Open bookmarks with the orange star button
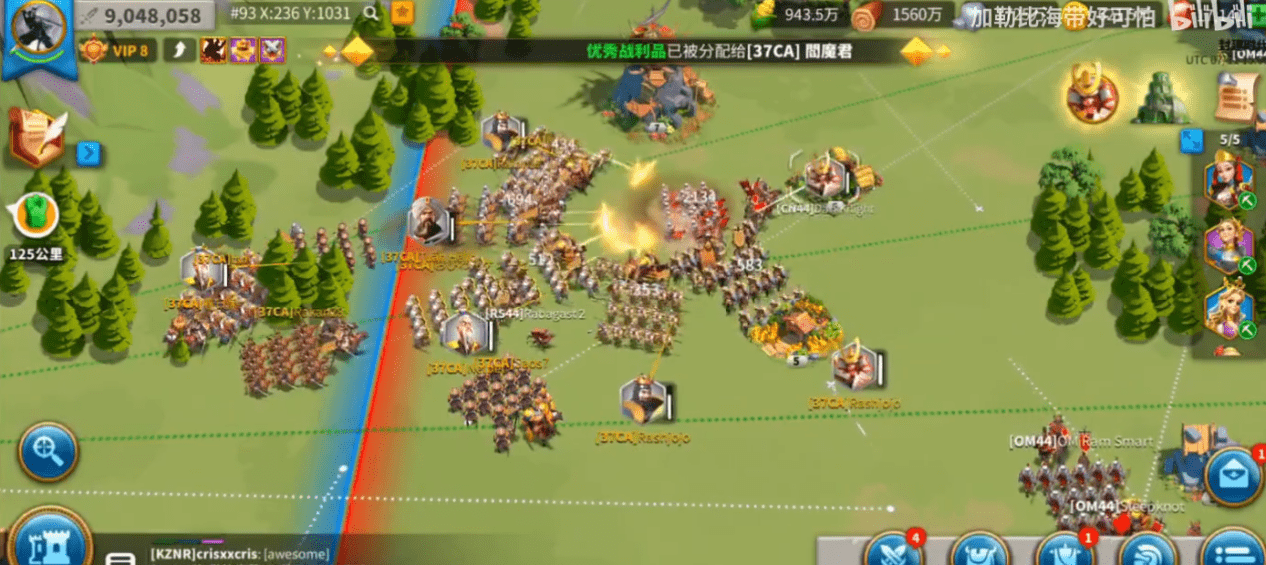1266x565 pixels. coord(402,13)
